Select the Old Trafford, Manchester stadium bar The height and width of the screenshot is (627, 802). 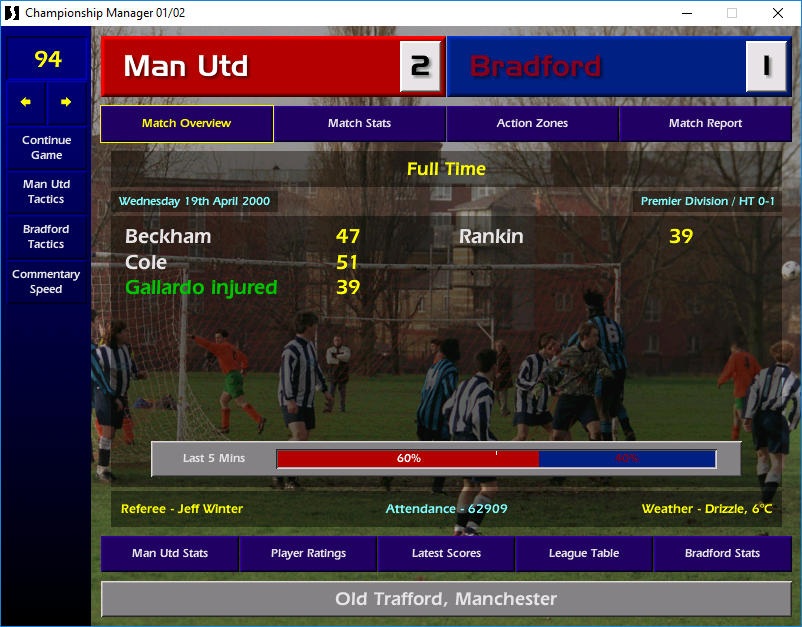pos(446,599)
